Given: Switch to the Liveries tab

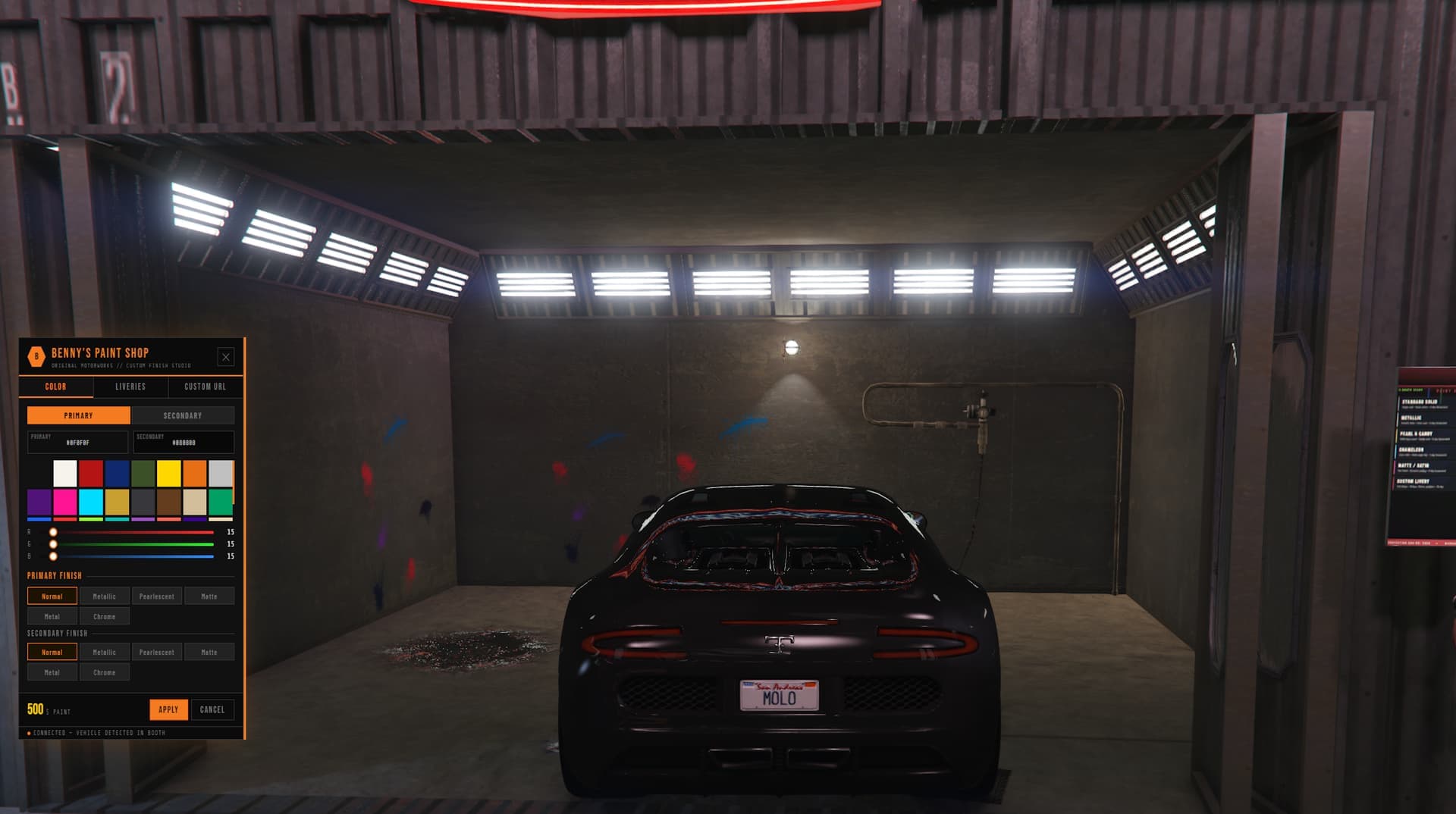Looking at the screenshot, I should (x=130, y=387).
